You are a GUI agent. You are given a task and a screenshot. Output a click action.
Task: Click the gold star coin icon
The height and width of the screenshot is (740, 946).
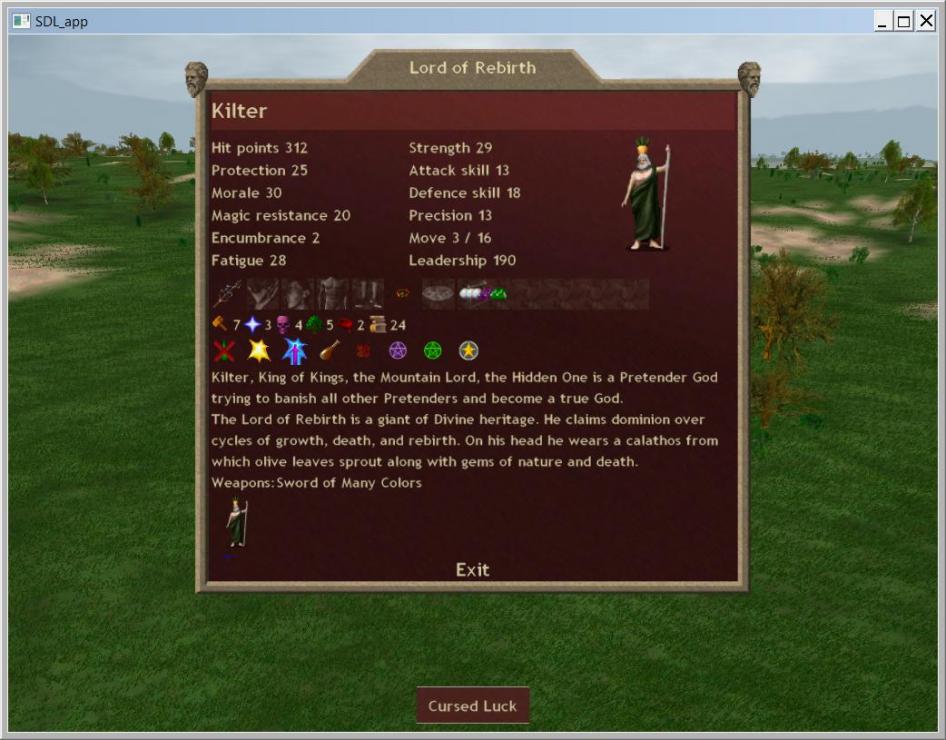point(468,351)
